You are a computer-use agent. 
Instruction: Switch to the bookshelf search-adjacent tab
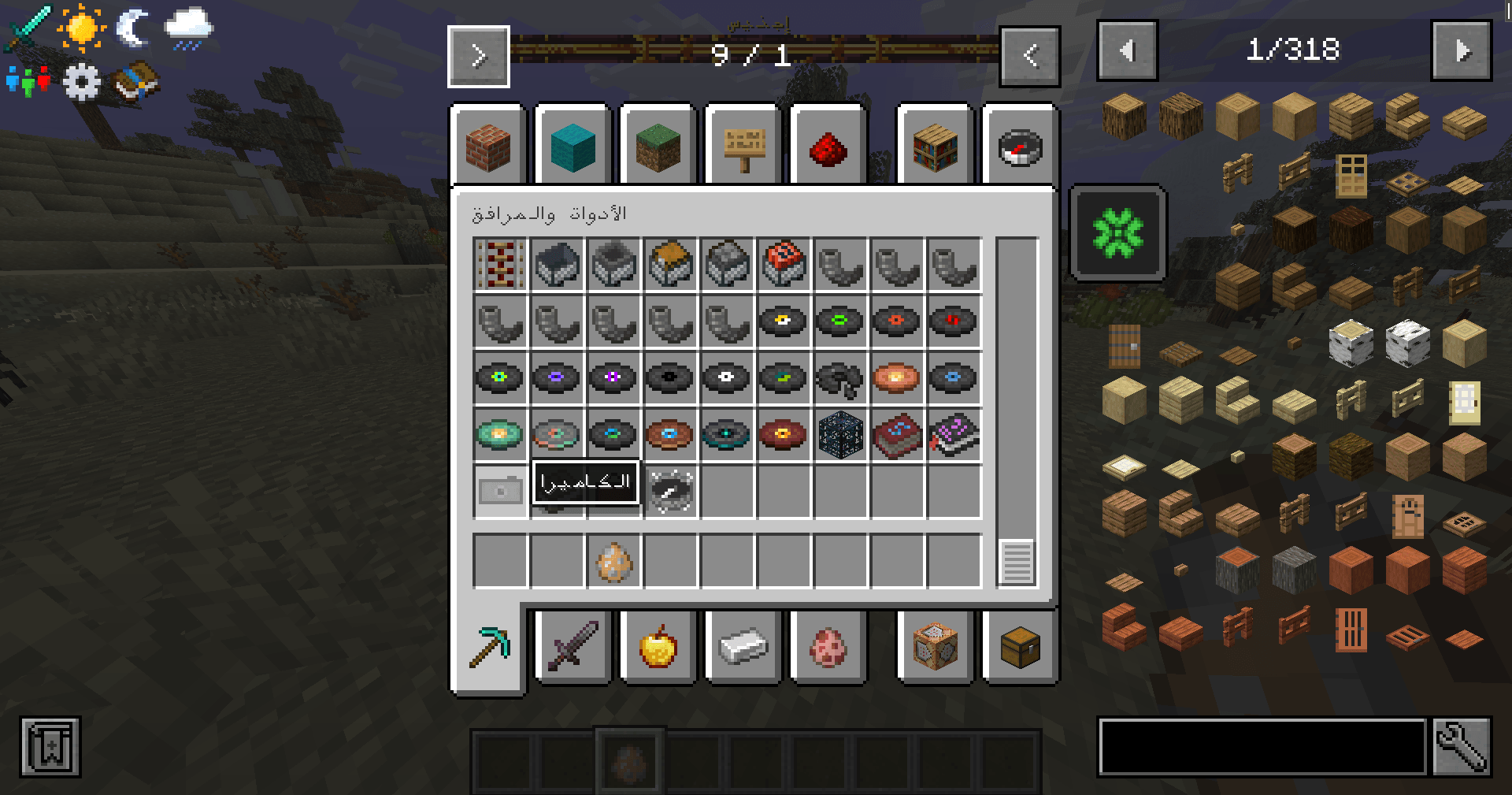[x=935, y=147]
